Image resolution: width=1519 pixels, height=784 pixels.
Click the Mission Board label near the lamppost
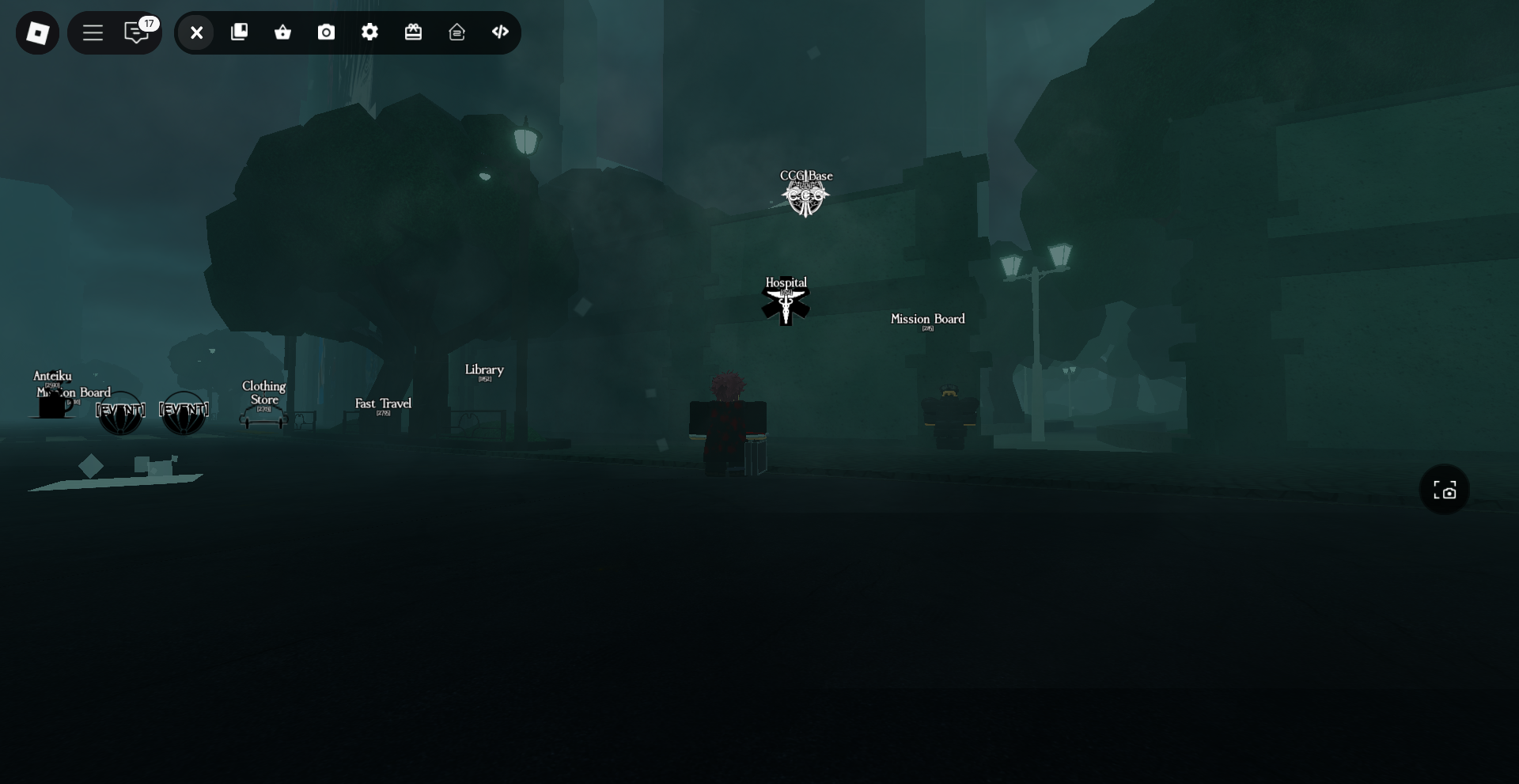pyautogui.click(x=926, y=320)
